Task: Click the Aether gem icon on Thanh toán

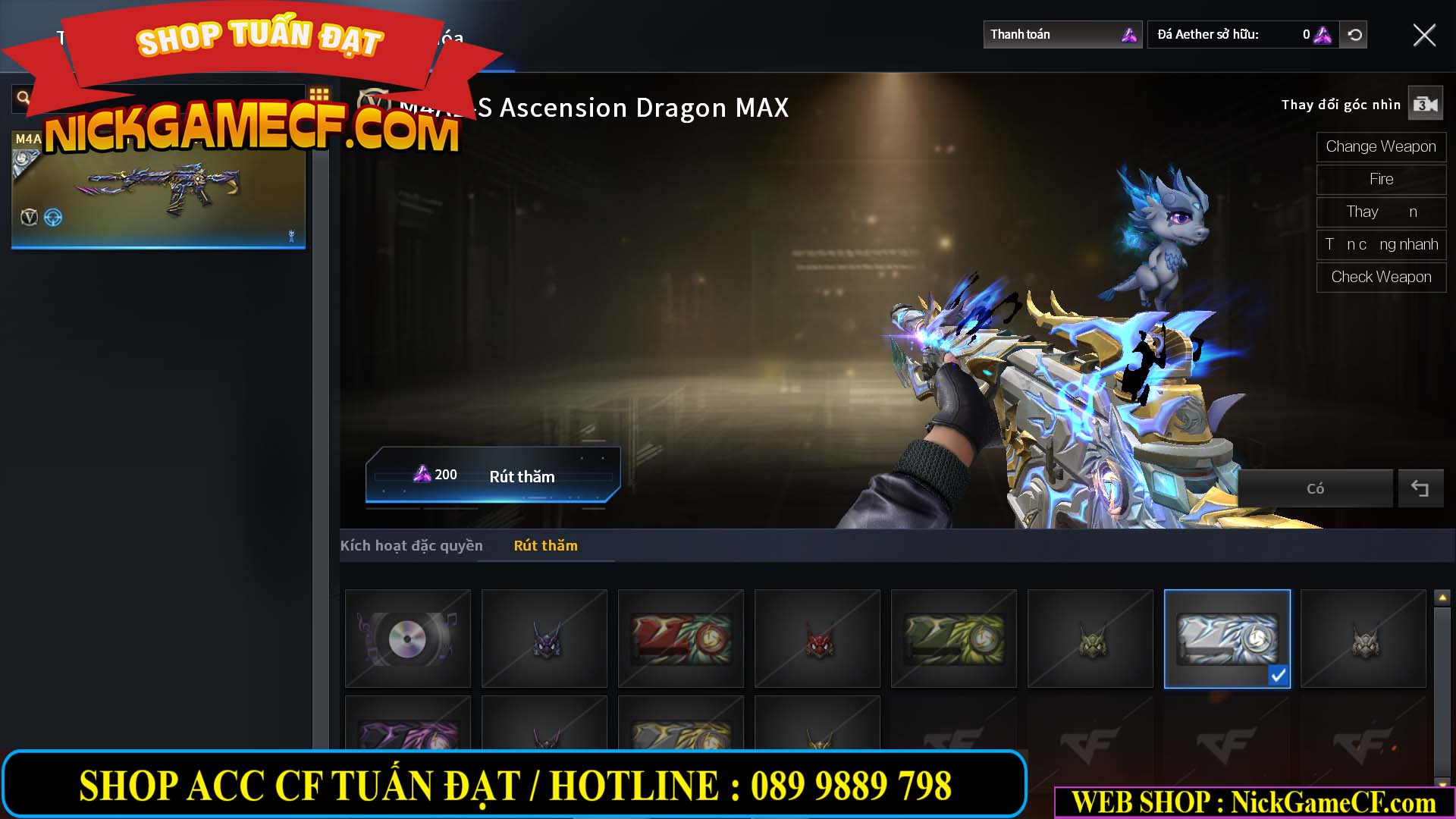Action: [x=1128, y=34]
